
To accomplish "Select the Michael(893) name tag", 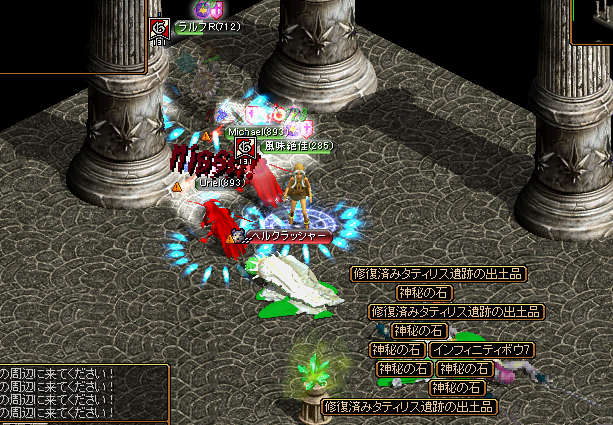I will pos(258,131).
